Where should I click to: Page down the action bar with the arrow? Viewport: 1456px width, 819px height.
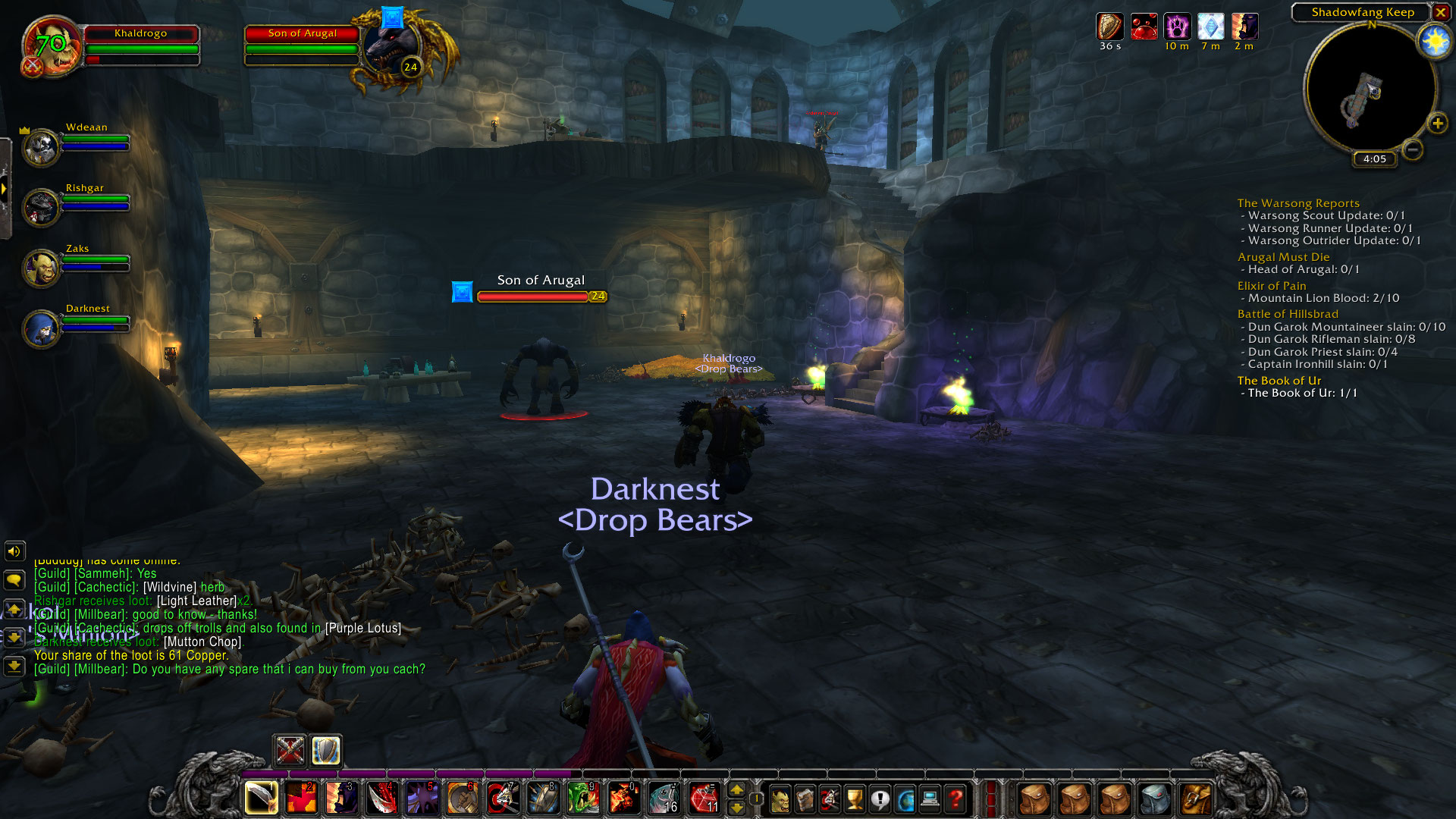pyautogui.click(x=738, y=808)
